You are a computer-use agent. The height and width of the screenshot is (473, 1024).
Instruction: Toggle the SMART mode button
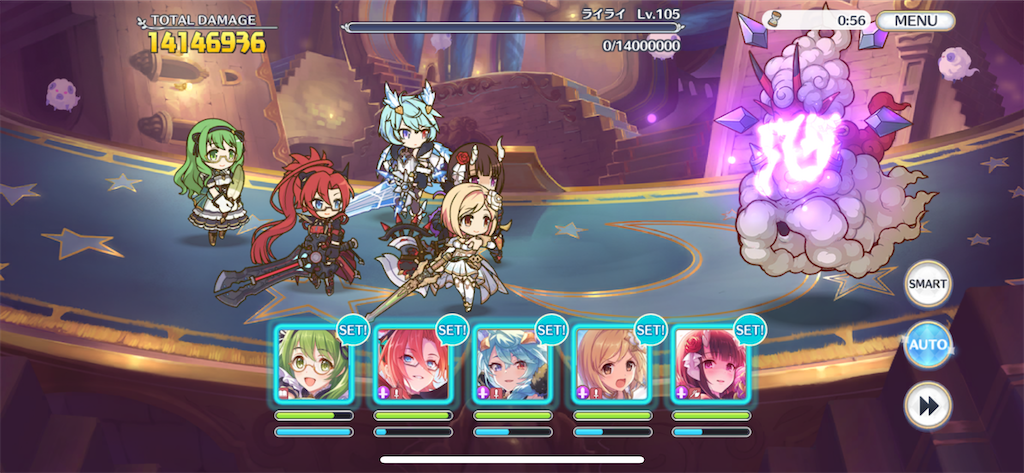pyautogui.click(x=927, y=284)
